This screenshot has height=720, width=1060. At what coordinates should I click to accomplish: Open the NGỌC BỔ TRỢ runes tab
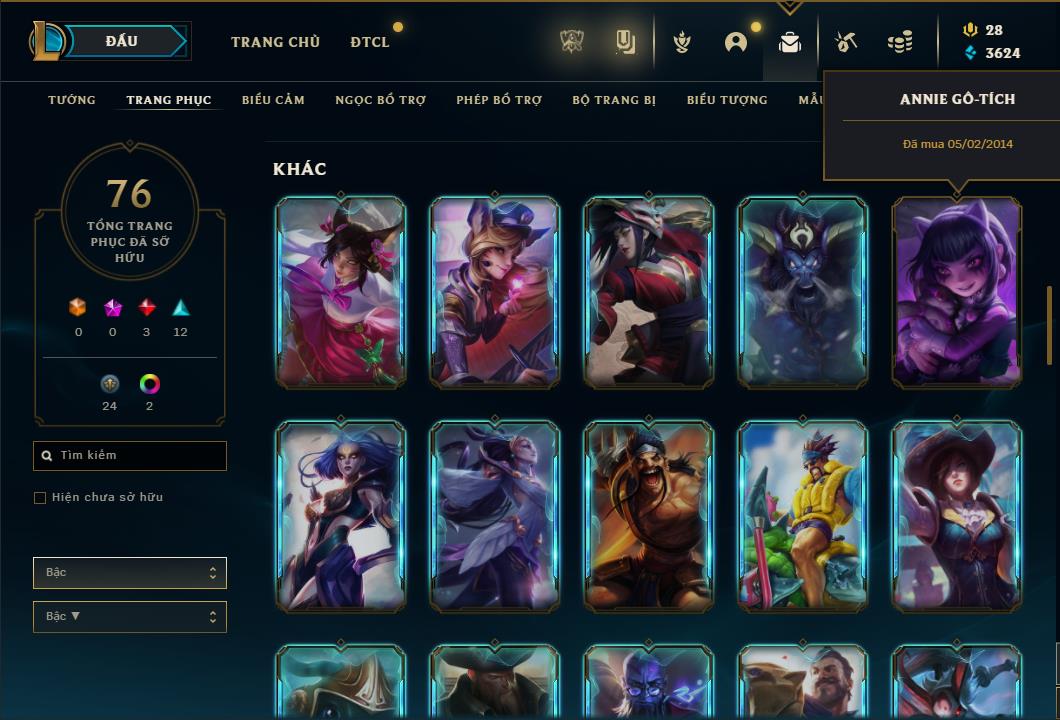coord(380,100)
